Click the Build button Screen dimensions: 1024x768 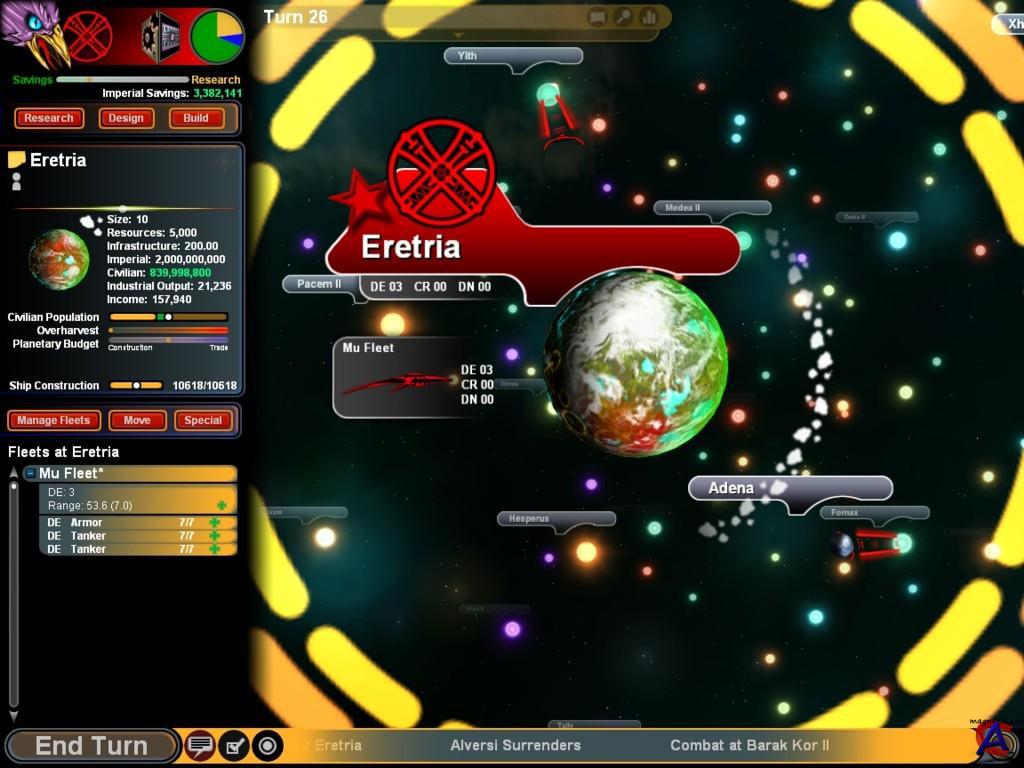click(196, 118)
